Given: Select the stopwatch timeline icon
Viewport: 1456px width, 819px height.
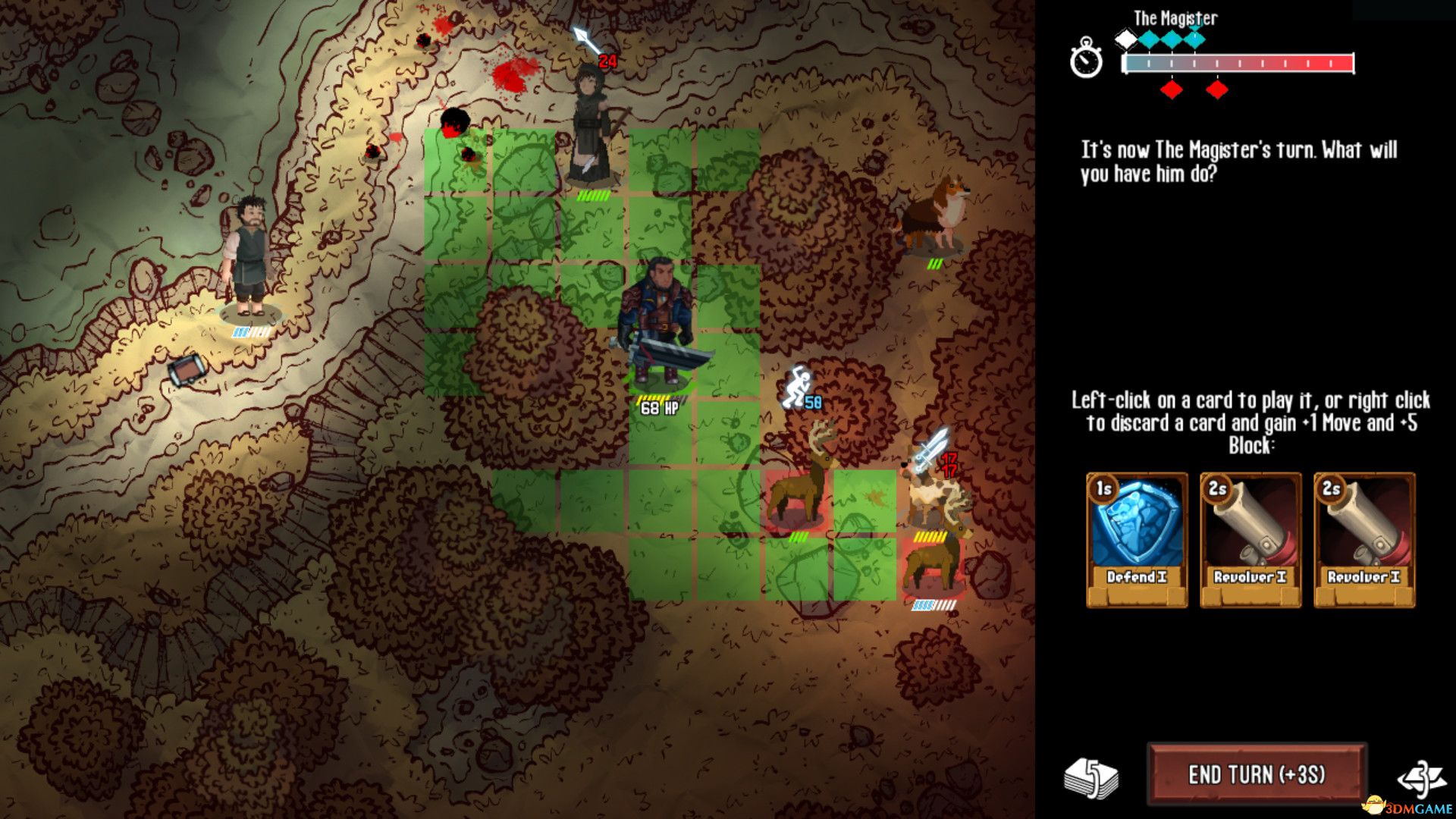Looking at the screenshot, I should [x=1086, y=58].
